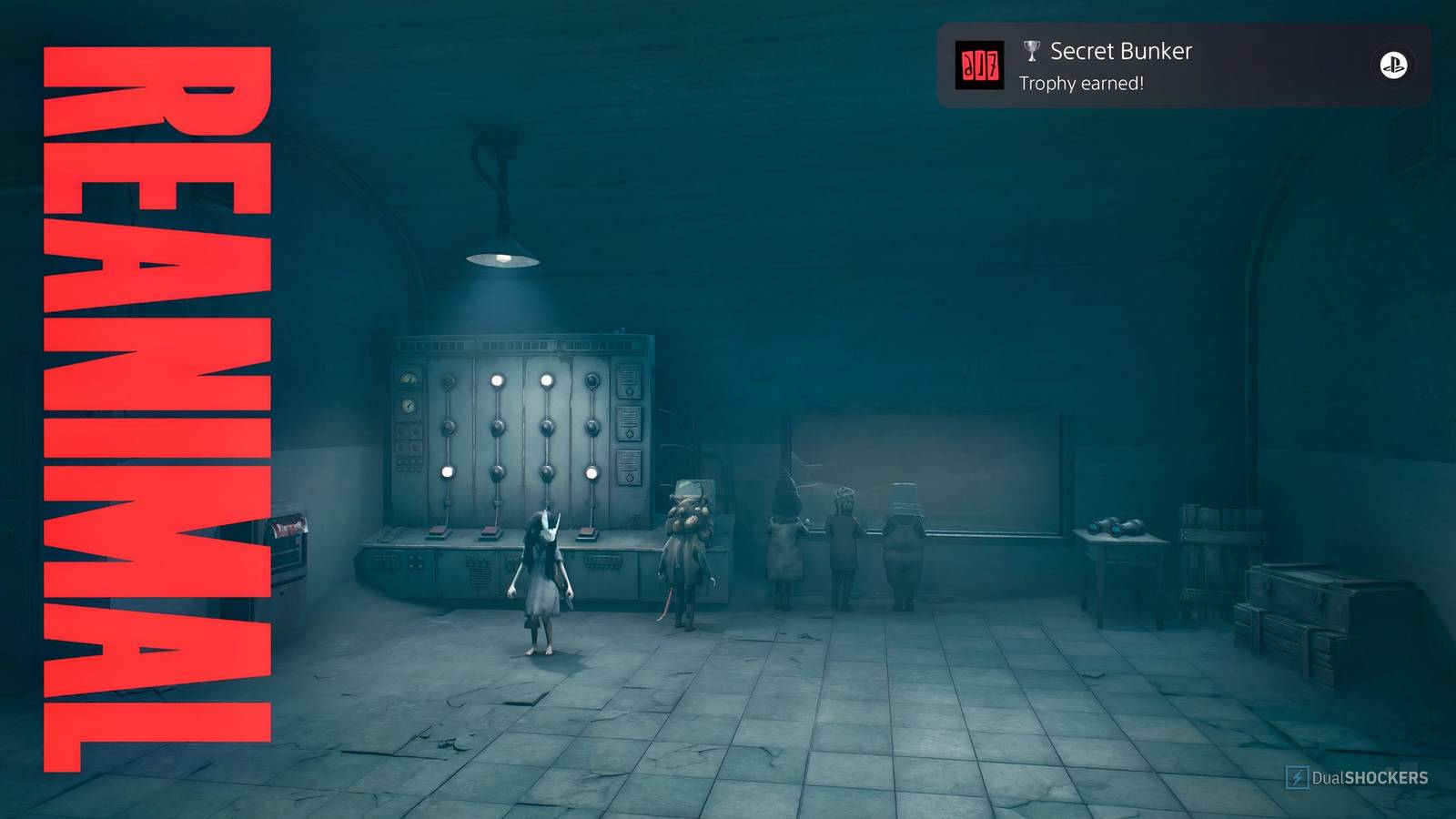Image resolution: width=1456 pixels, height=819 pixels.
Task: Select the gold trophy icon beside Secret Bunker
Action: (x=1029, y=52)
